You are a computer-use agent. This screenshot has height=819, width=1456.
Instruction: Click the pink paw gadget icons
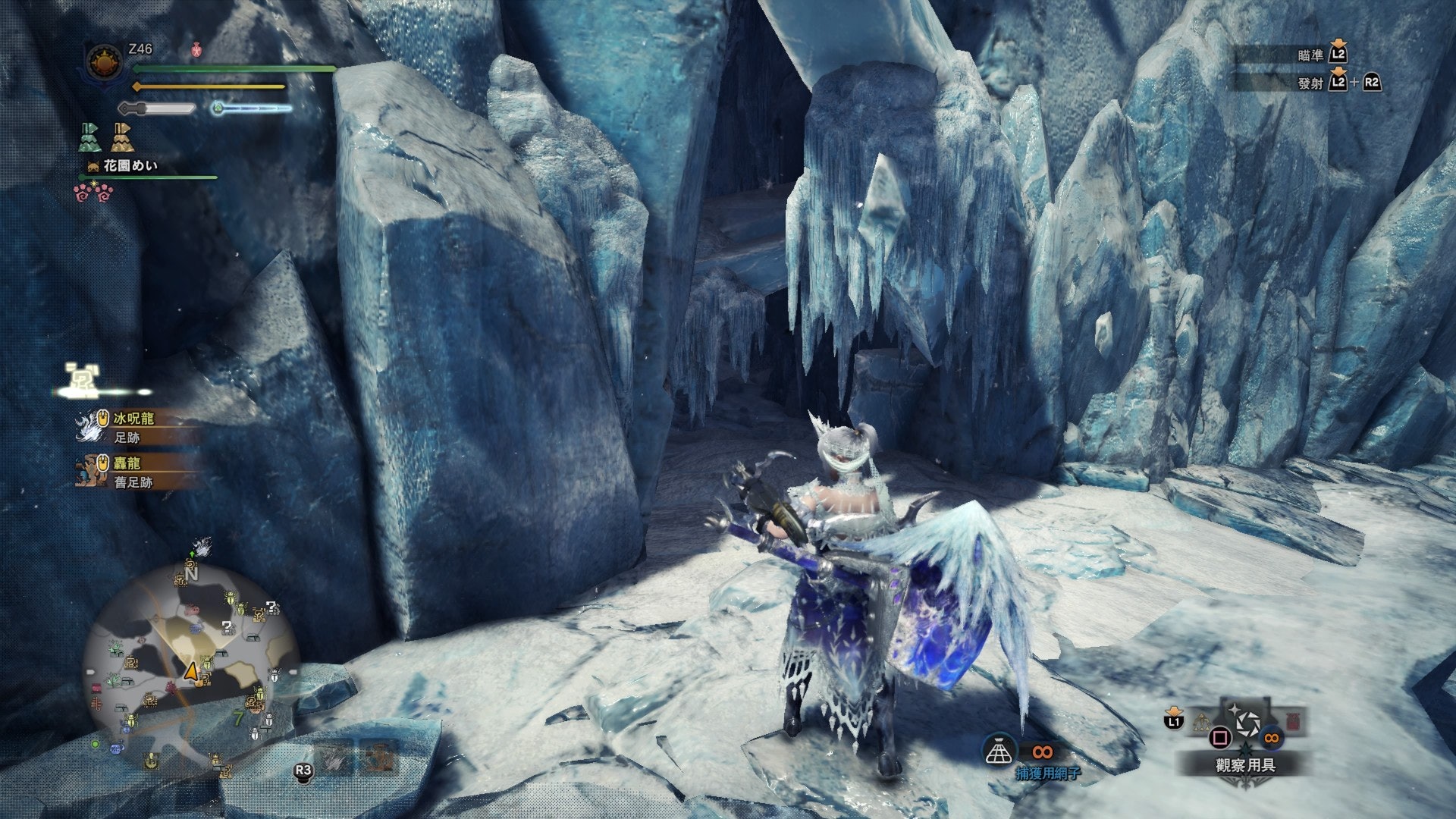[93, 193]
